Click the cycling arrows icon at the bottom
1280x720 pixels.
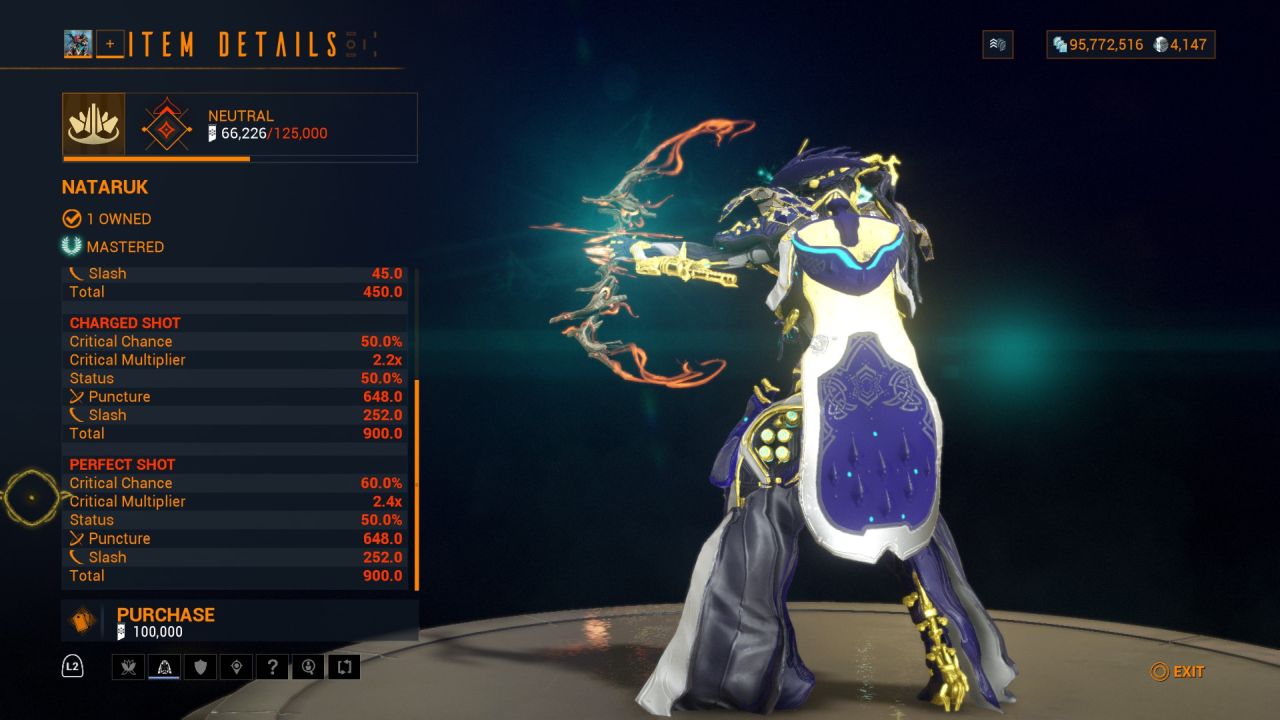344,666
